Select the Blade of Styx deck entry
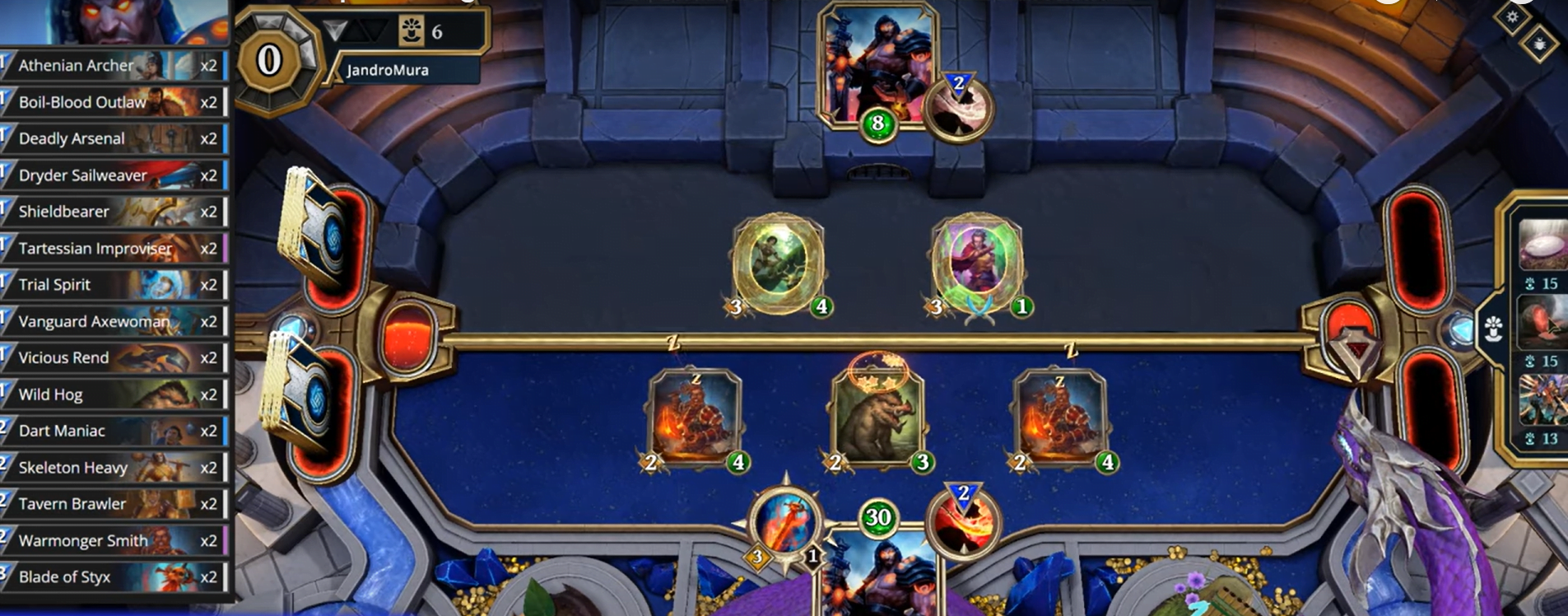Viewport: 1568px width, 616px height. click(114, 576)
